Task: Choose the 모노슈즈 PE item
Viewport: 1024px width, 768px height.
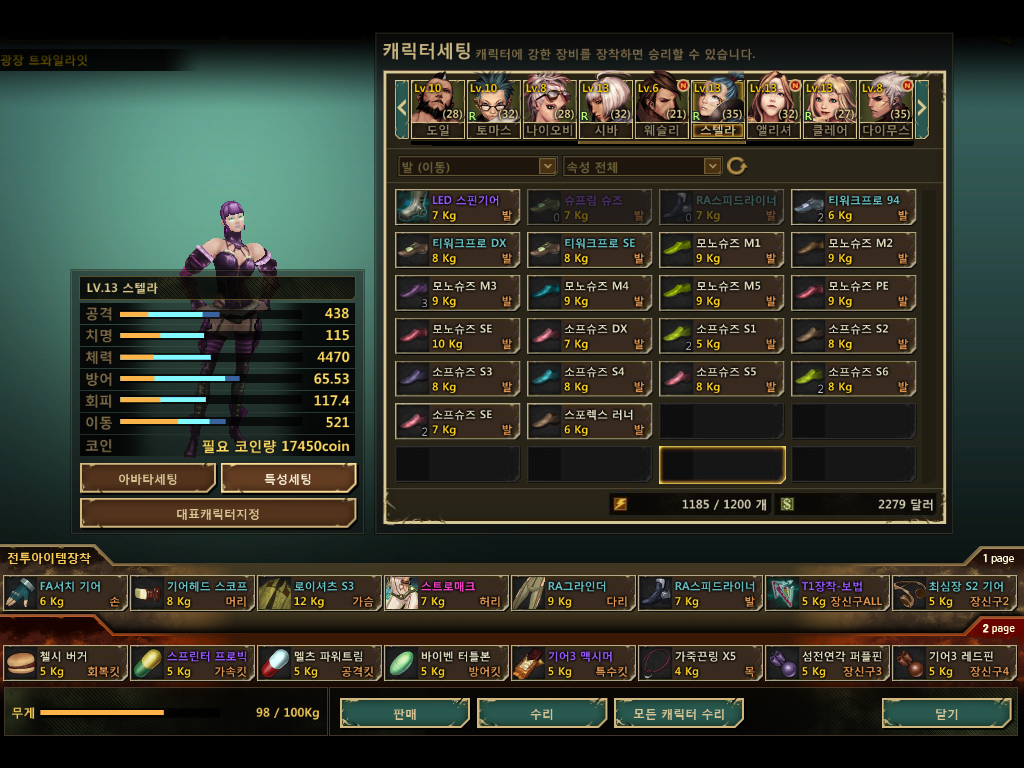Action: (853, 293)
